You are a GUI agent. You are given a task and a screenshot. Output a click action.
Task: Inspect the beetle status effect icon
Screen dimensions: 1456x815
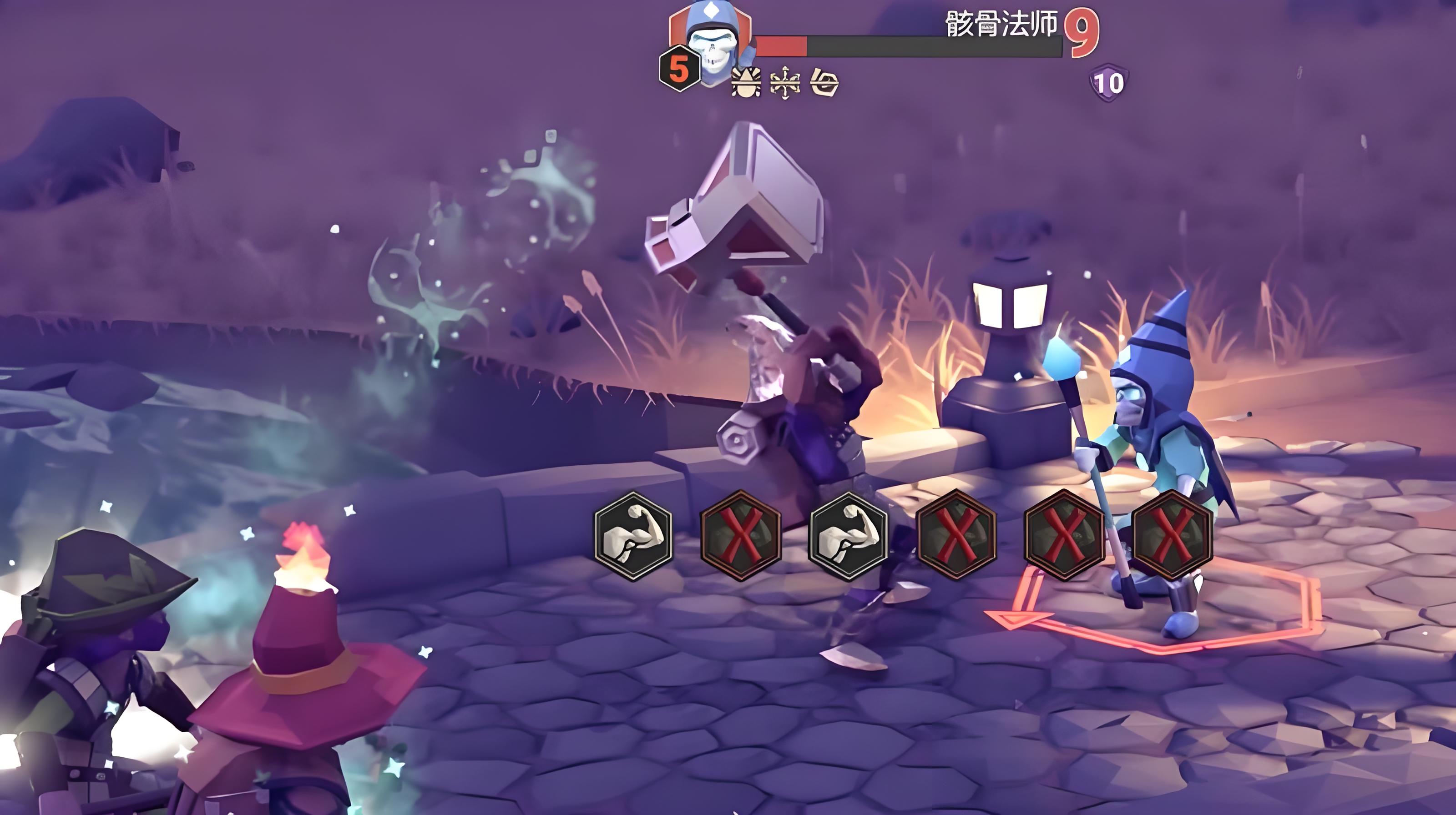[x=747, y=84]
